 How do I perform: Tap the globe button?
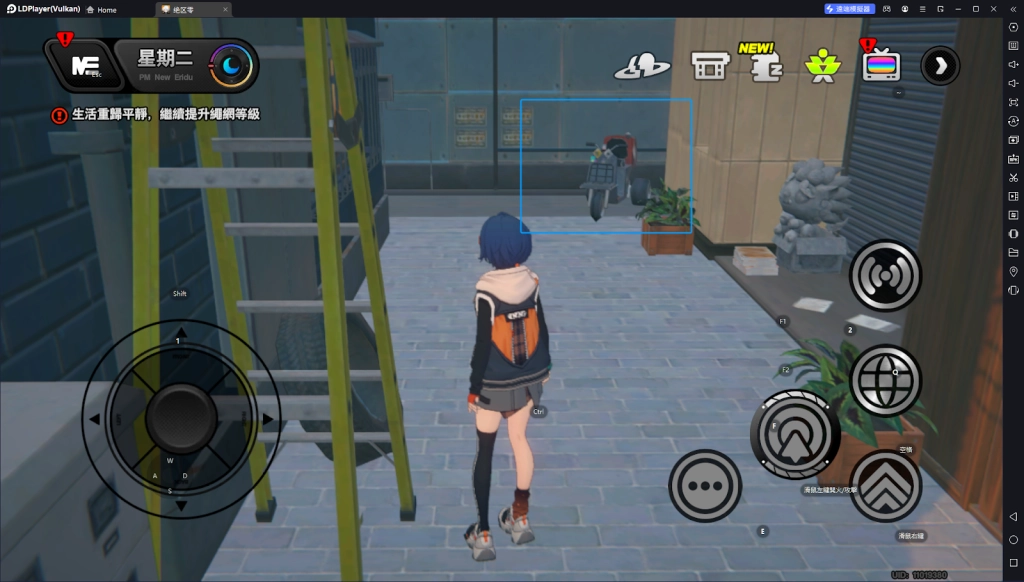click(885, 380)
